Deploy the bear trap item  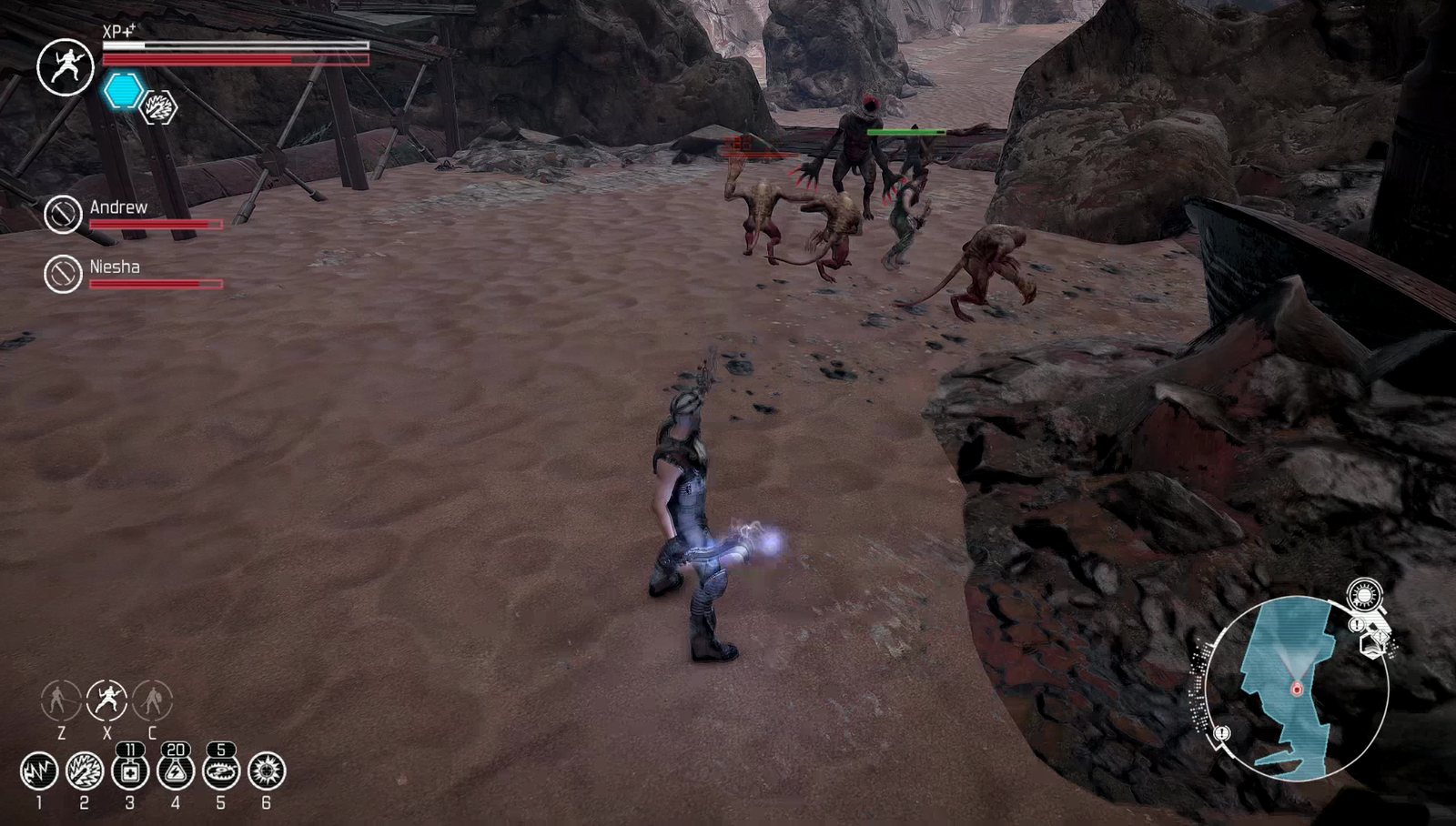click(x=221, y=771)
